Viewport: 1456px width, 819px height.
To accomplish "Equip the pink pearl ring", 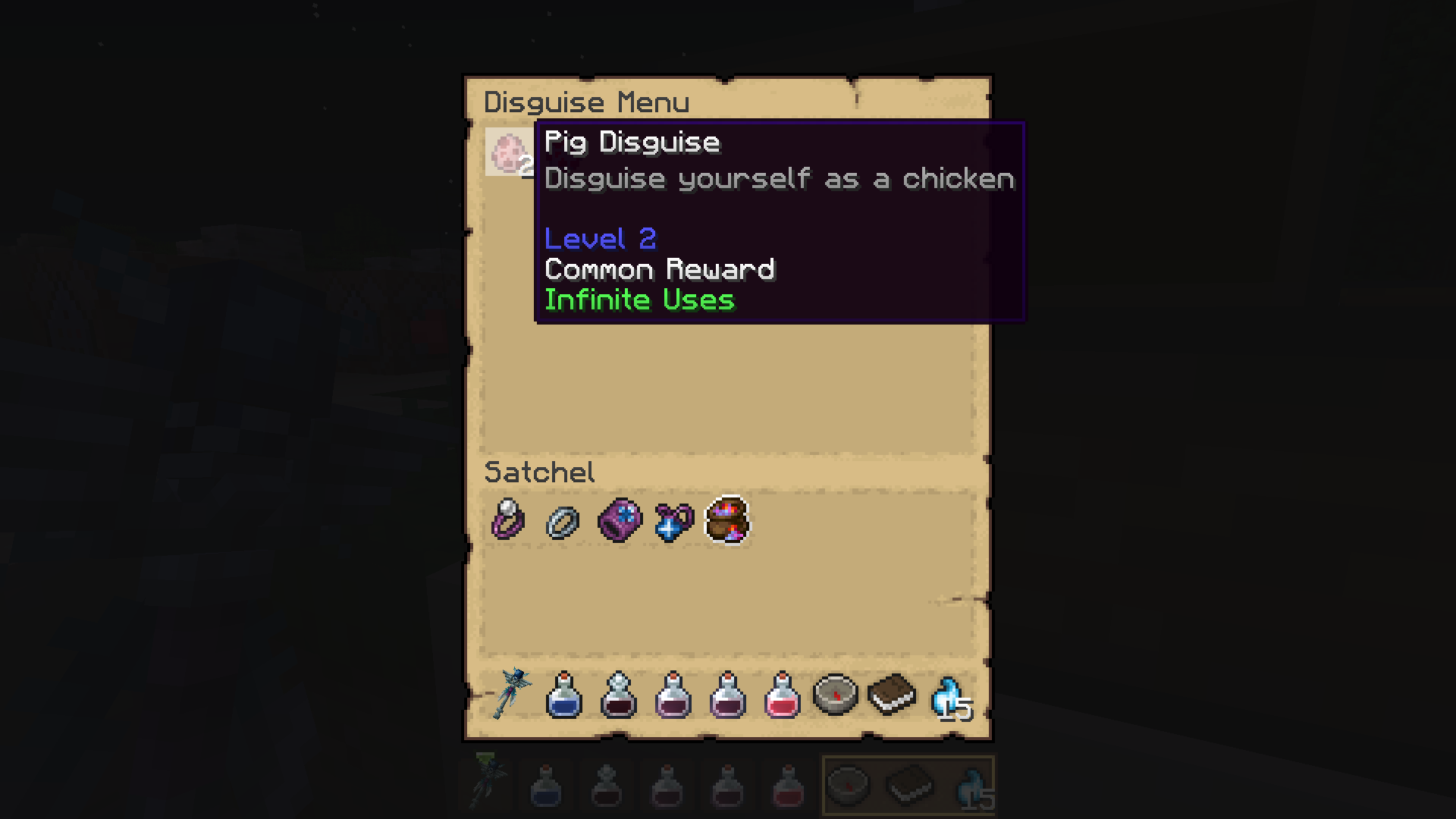I will pyautogui.click(x=507, y=520).
